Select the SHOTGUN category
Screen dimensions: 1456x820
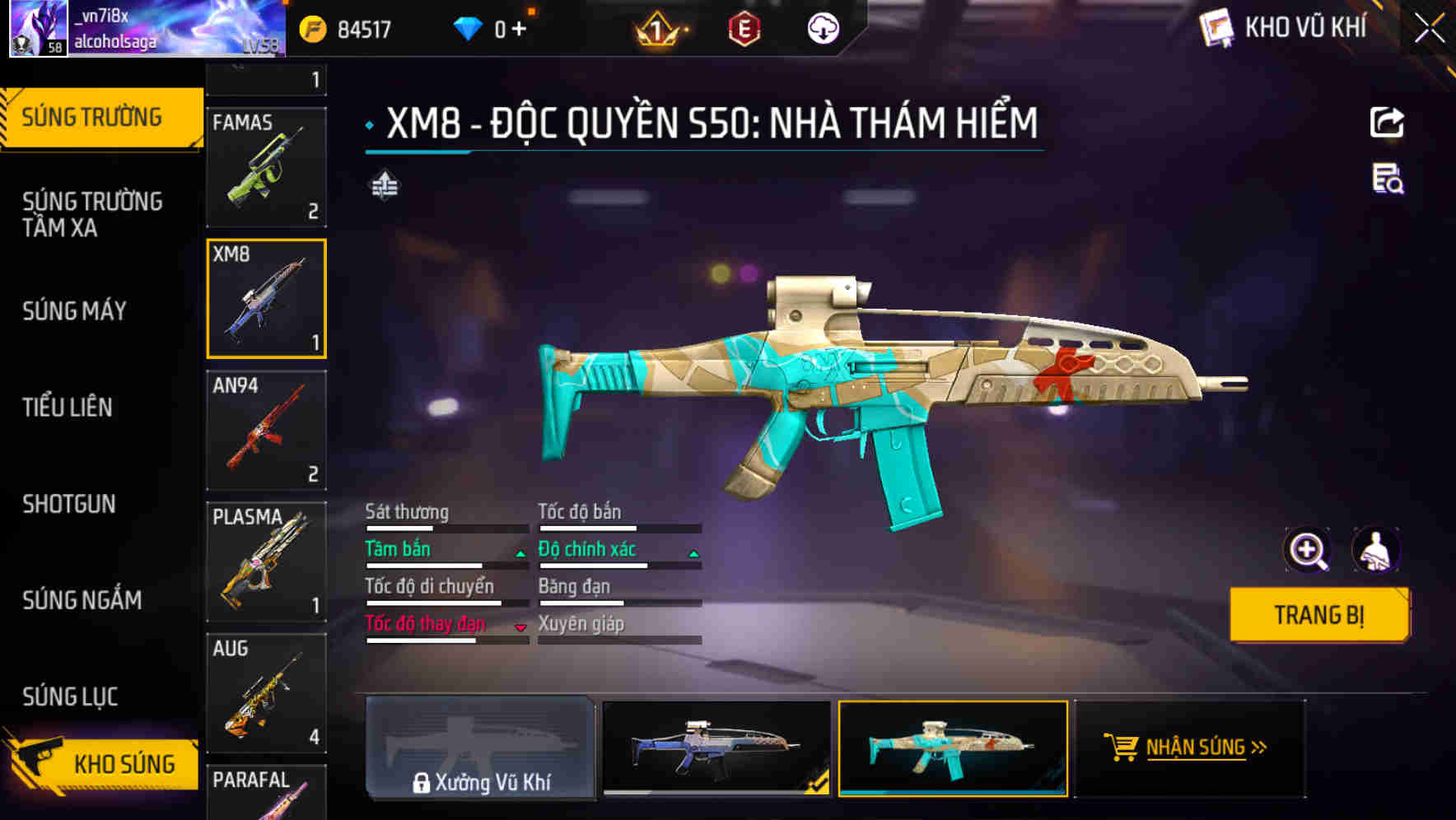click(x=70, y=504)
